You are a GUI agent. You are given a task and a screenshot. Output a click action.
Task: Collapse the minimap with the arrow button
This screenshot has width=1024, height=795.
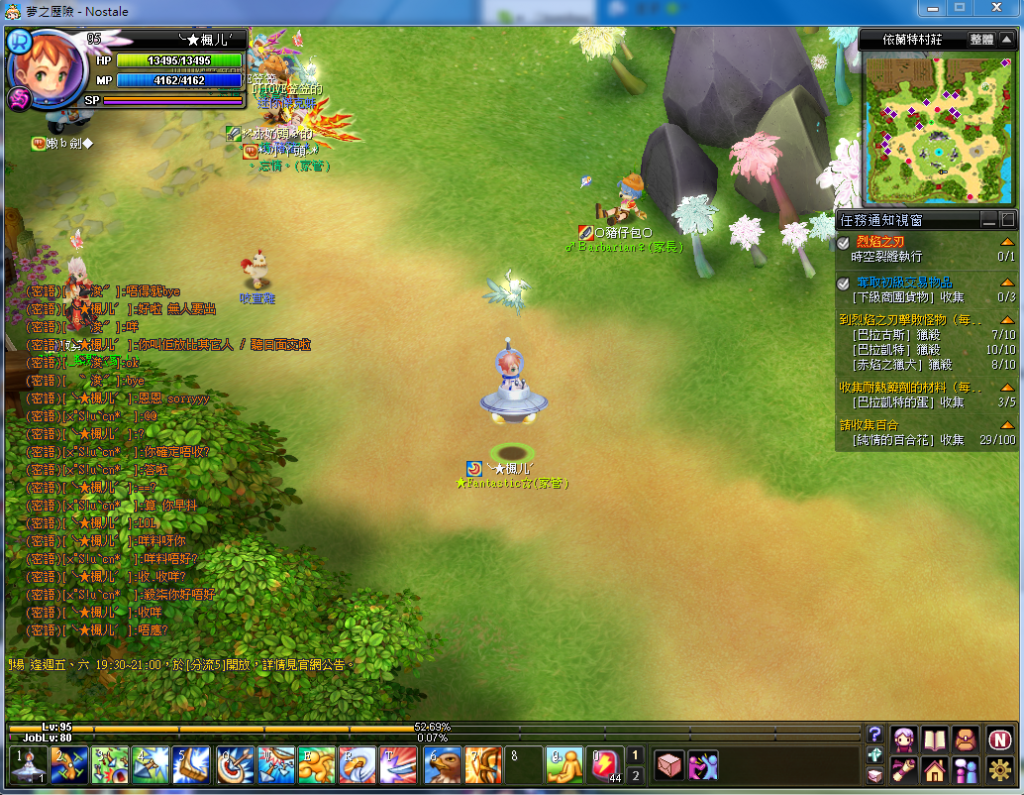click(x=1007, y=40)
